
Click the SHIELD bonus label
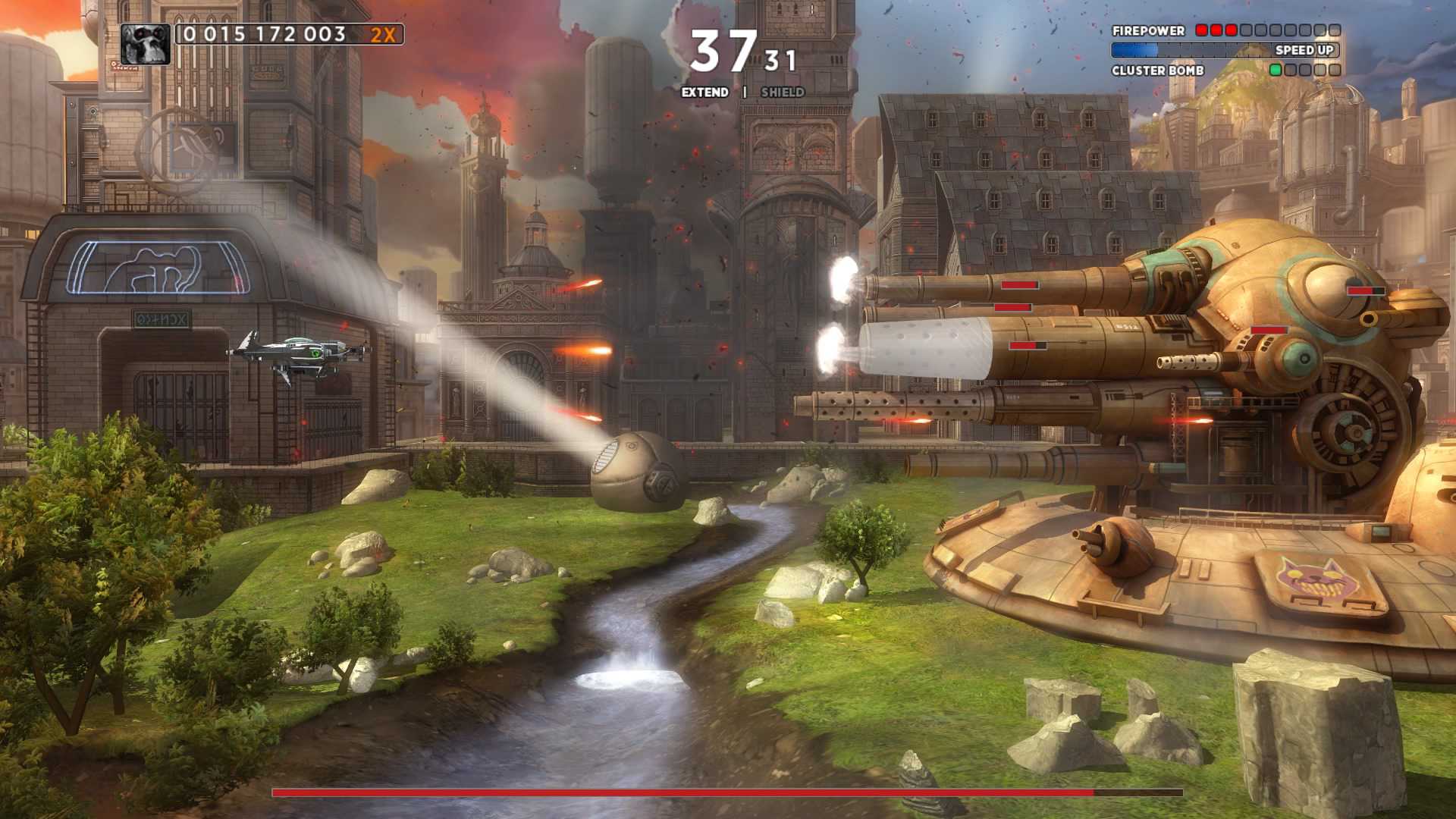(x=783, y=93)
